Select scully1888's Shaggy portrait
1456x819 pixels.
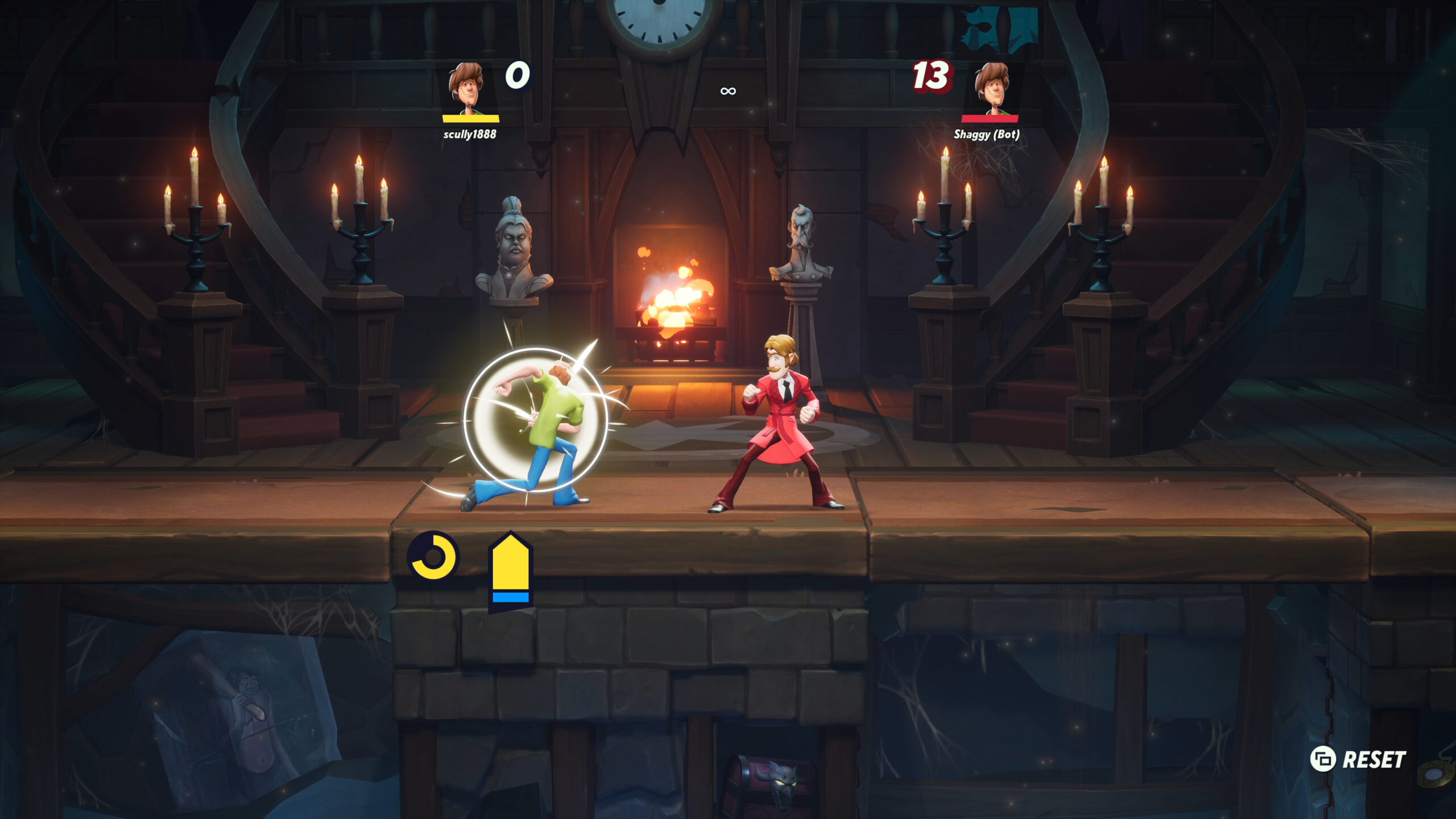point(467,88)
